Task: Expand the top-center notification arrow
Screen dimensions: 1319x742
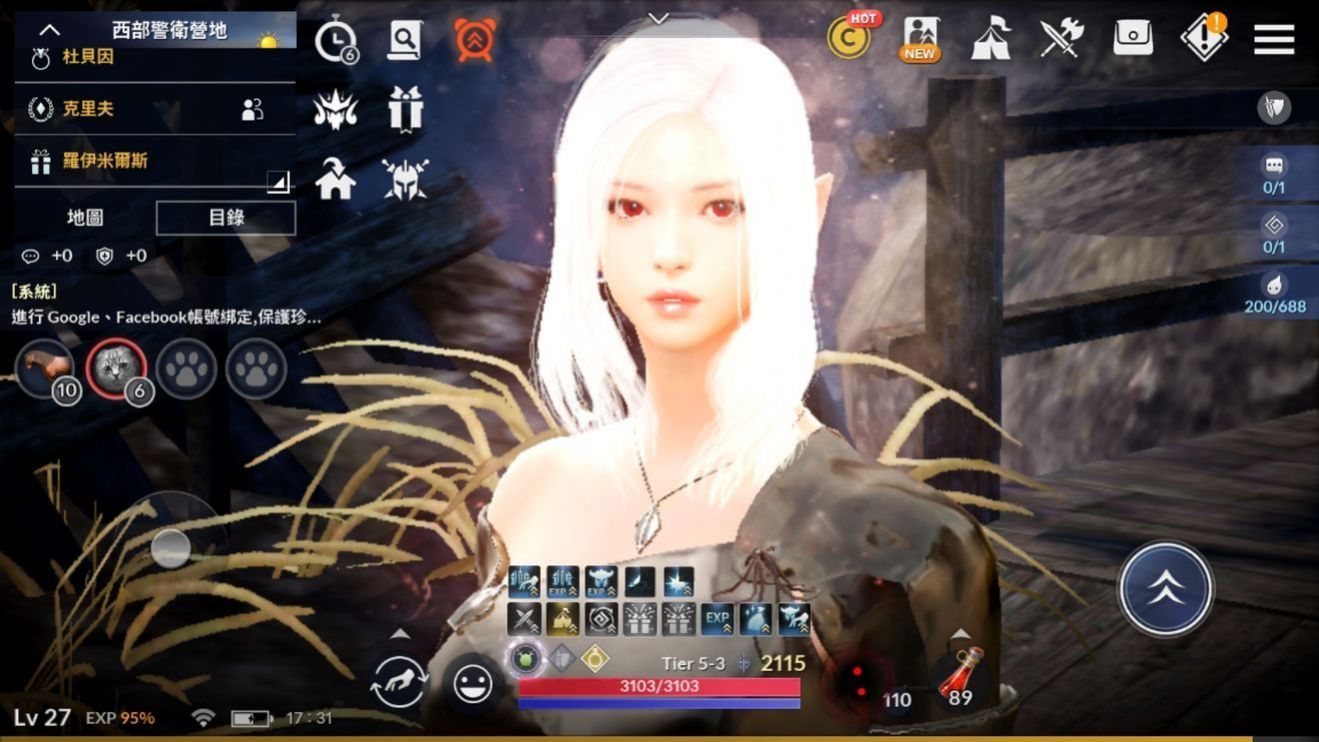Action: 658,18
